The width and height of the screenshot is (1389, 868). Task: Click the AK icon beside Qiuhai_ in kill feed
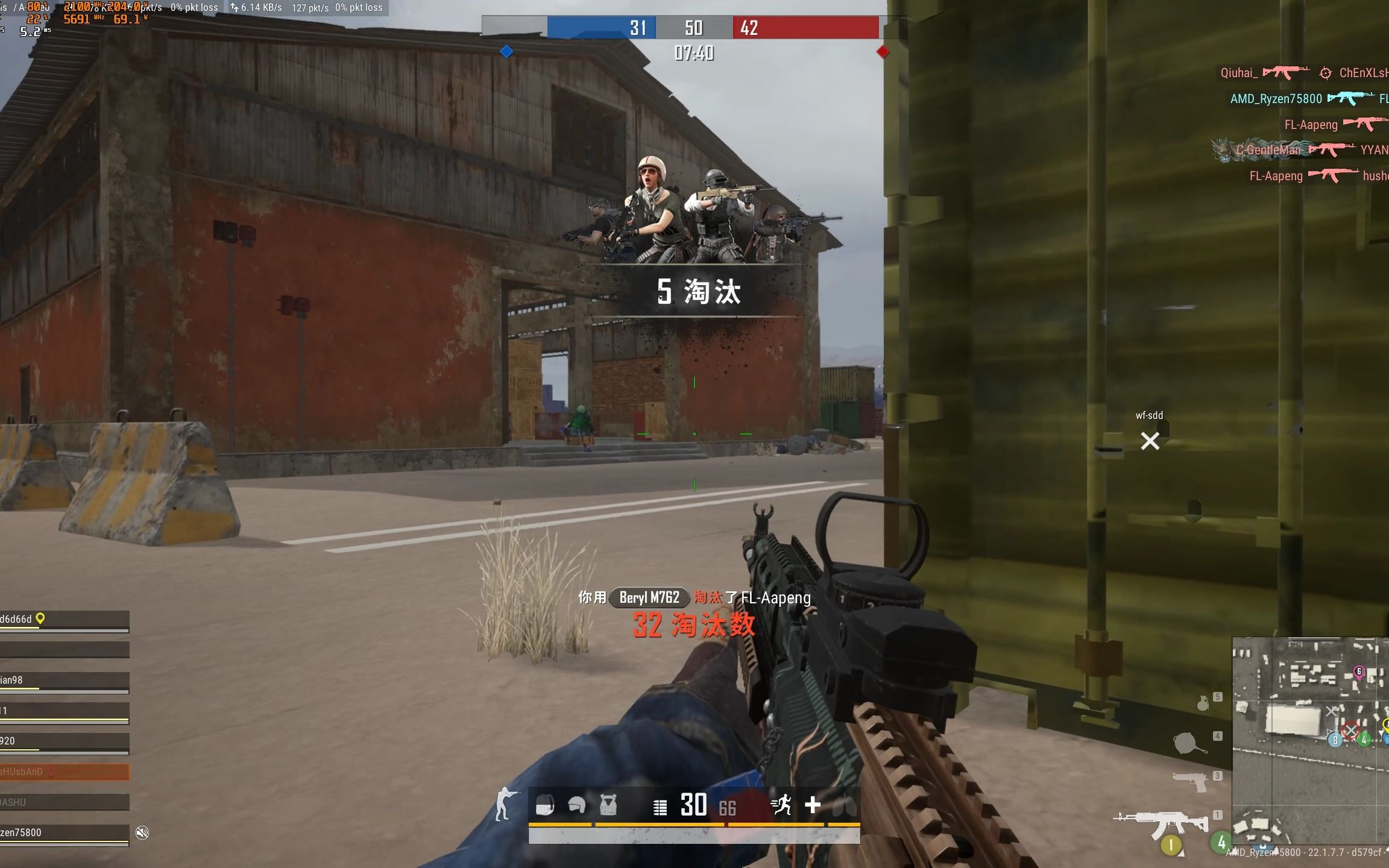[x=1287, y=72]
